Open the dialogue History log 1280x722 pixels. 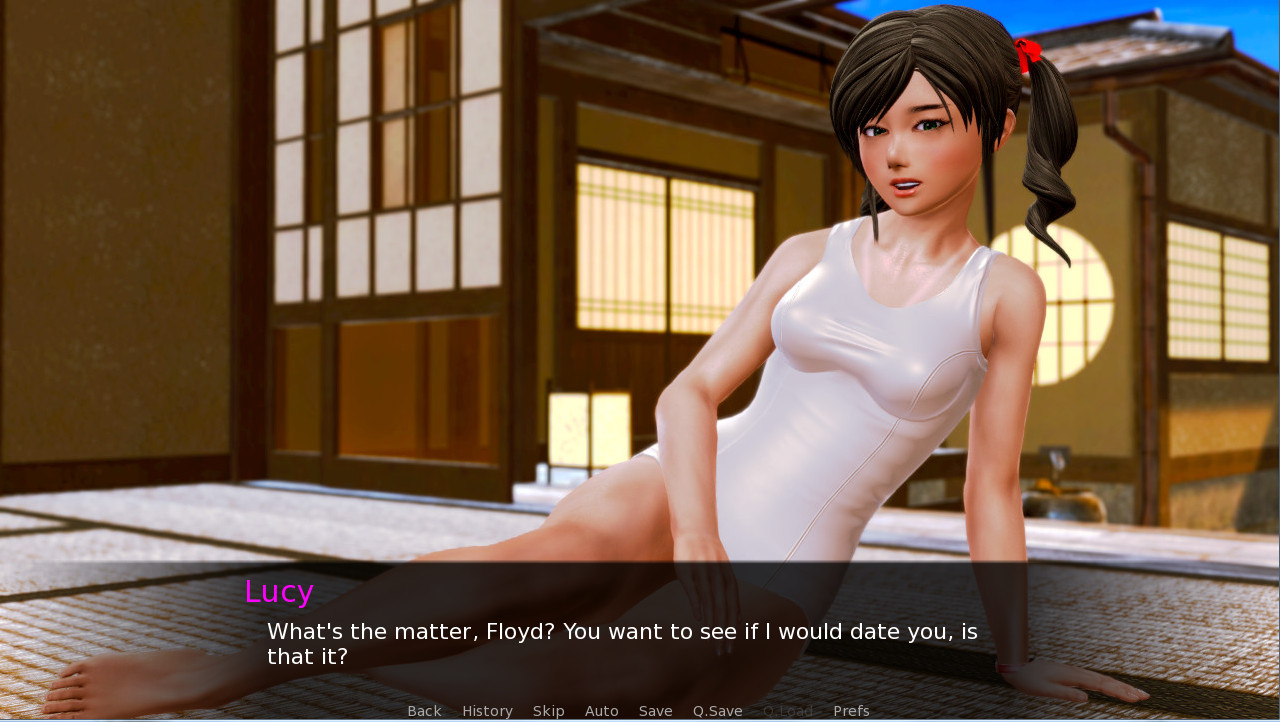487,711
